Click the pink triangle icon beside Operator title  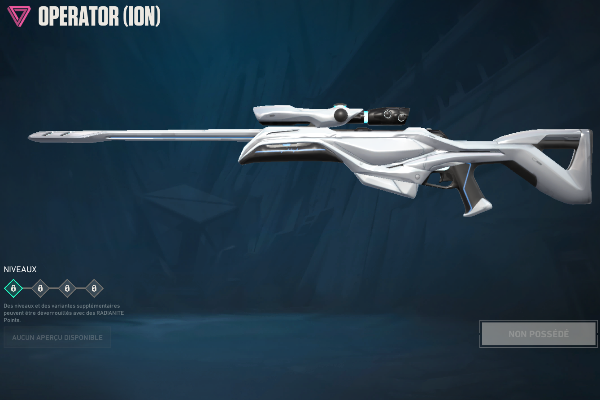point(18,17)
